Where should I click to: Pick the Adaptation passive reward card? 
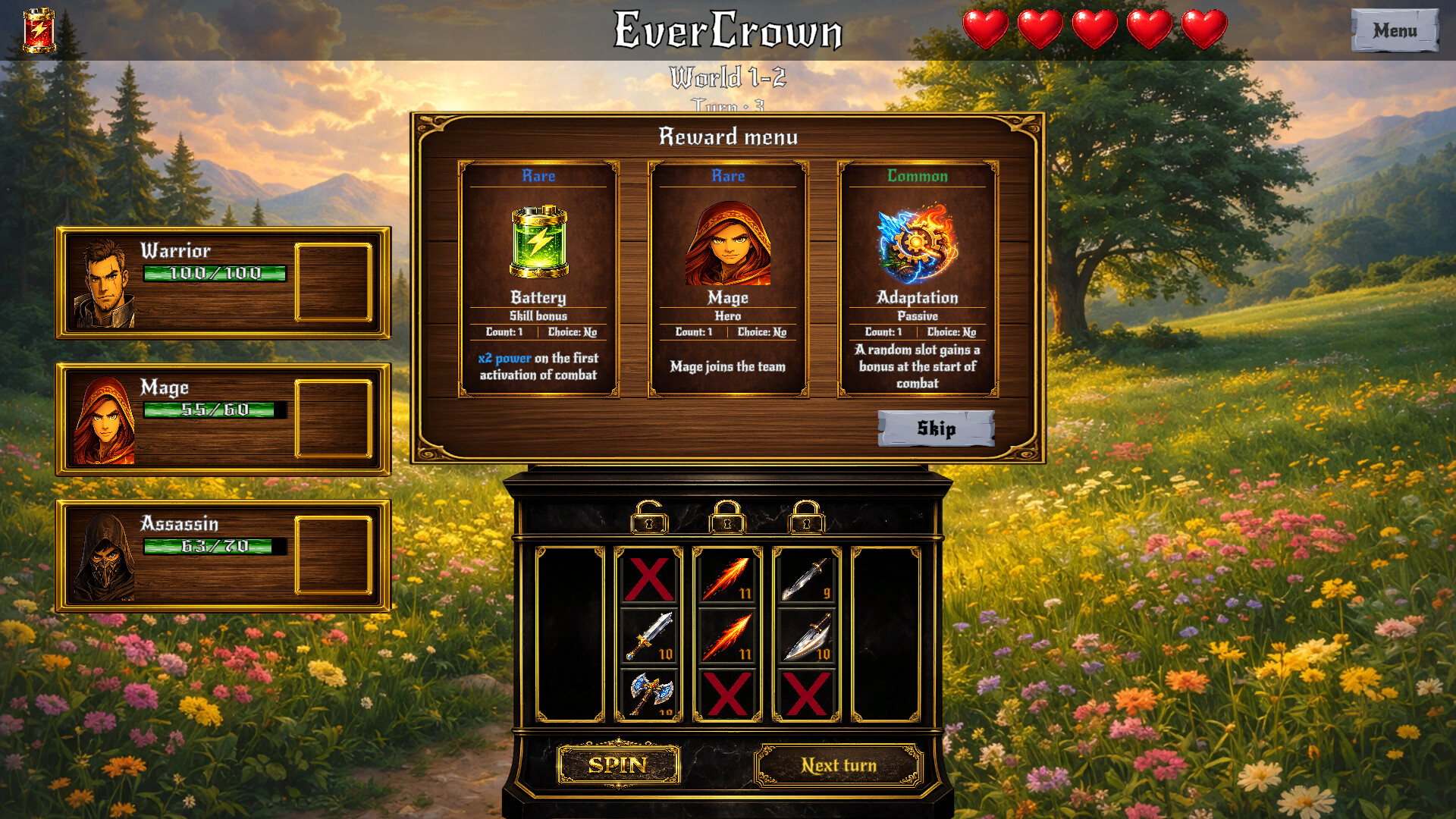coord(918,277)
